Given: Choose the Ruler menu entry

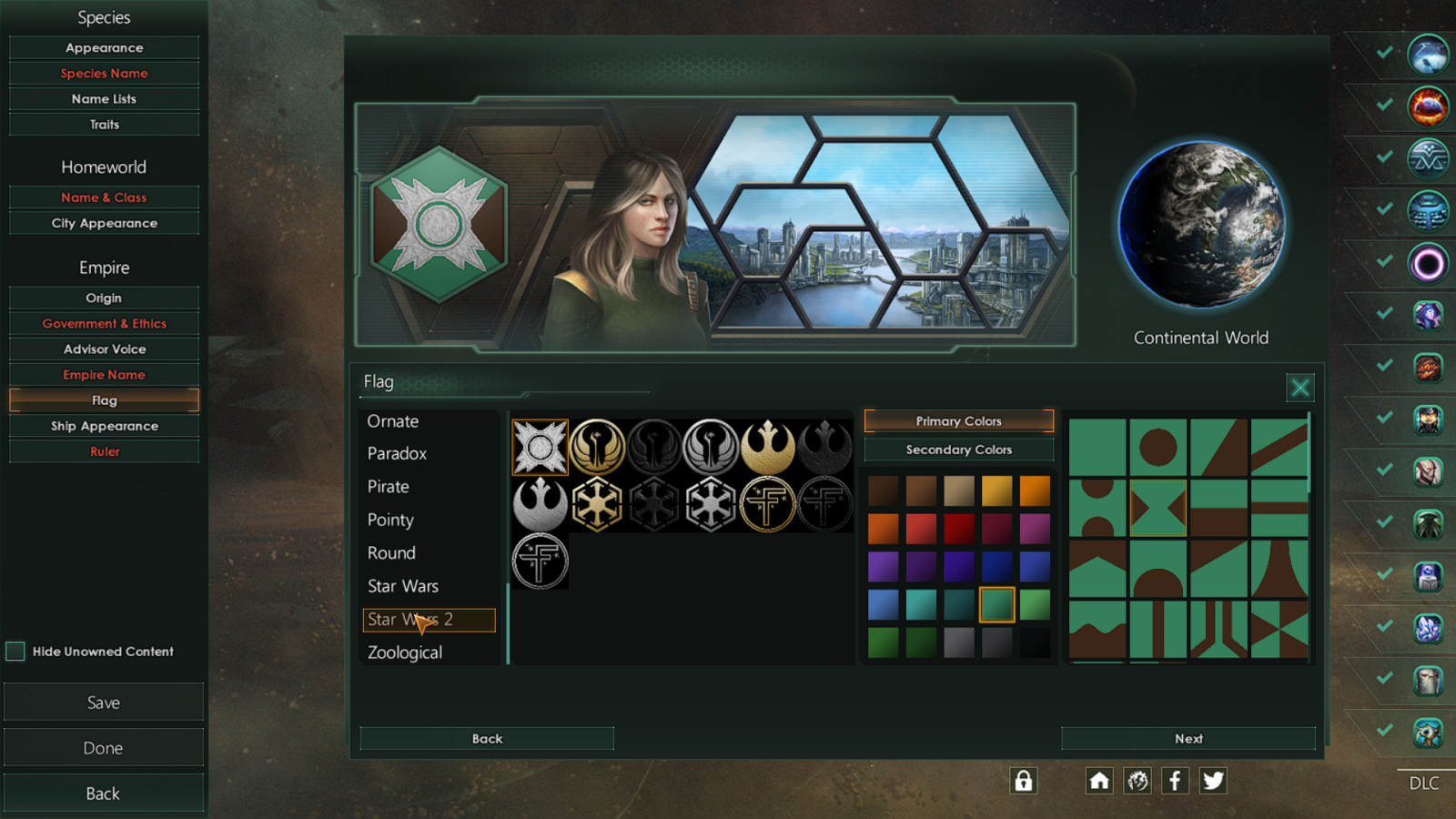Looking at the screenshot, I should tap(104, 451).
